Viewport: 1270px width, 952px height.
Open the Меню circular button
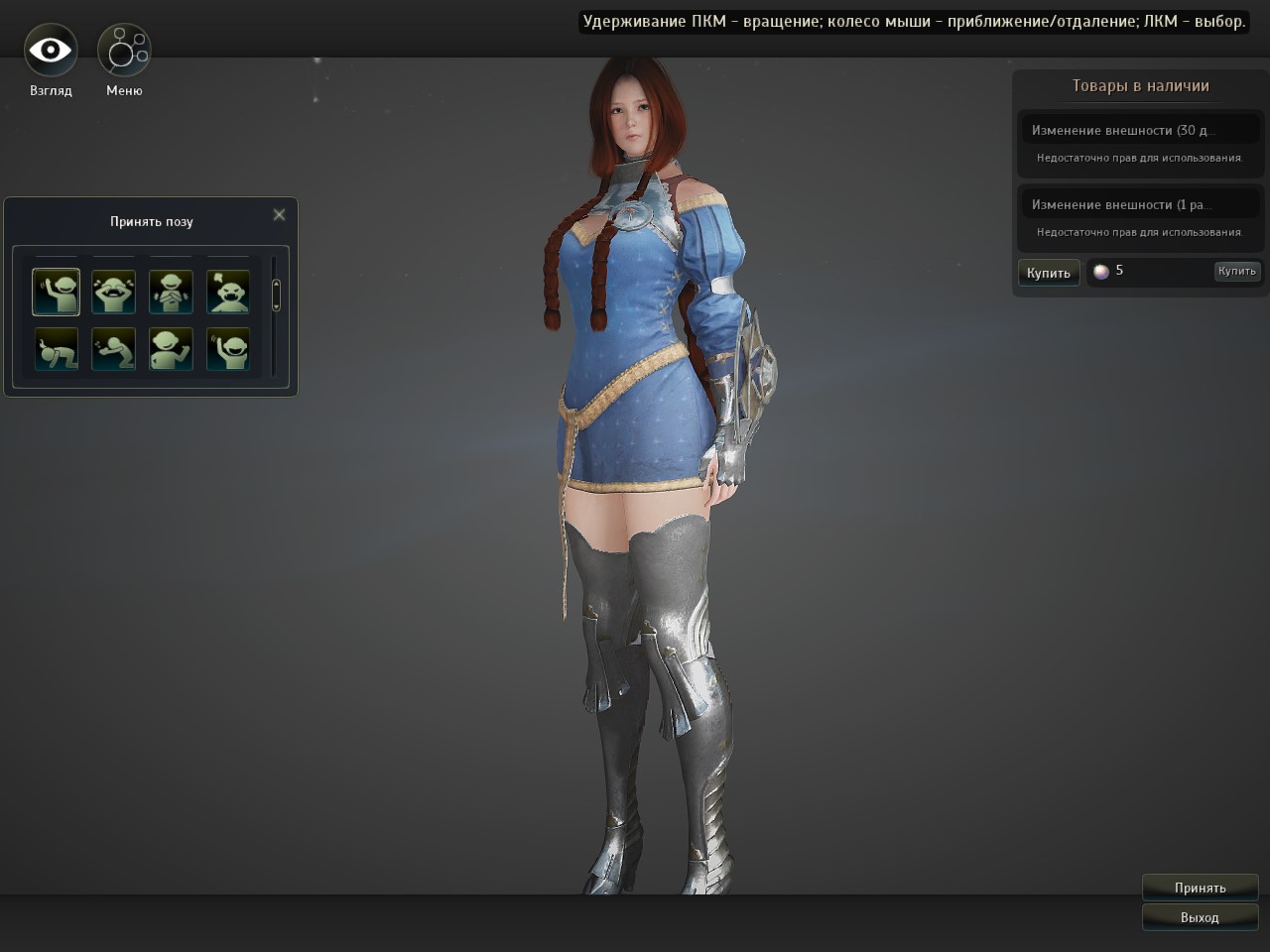[124, 51]
